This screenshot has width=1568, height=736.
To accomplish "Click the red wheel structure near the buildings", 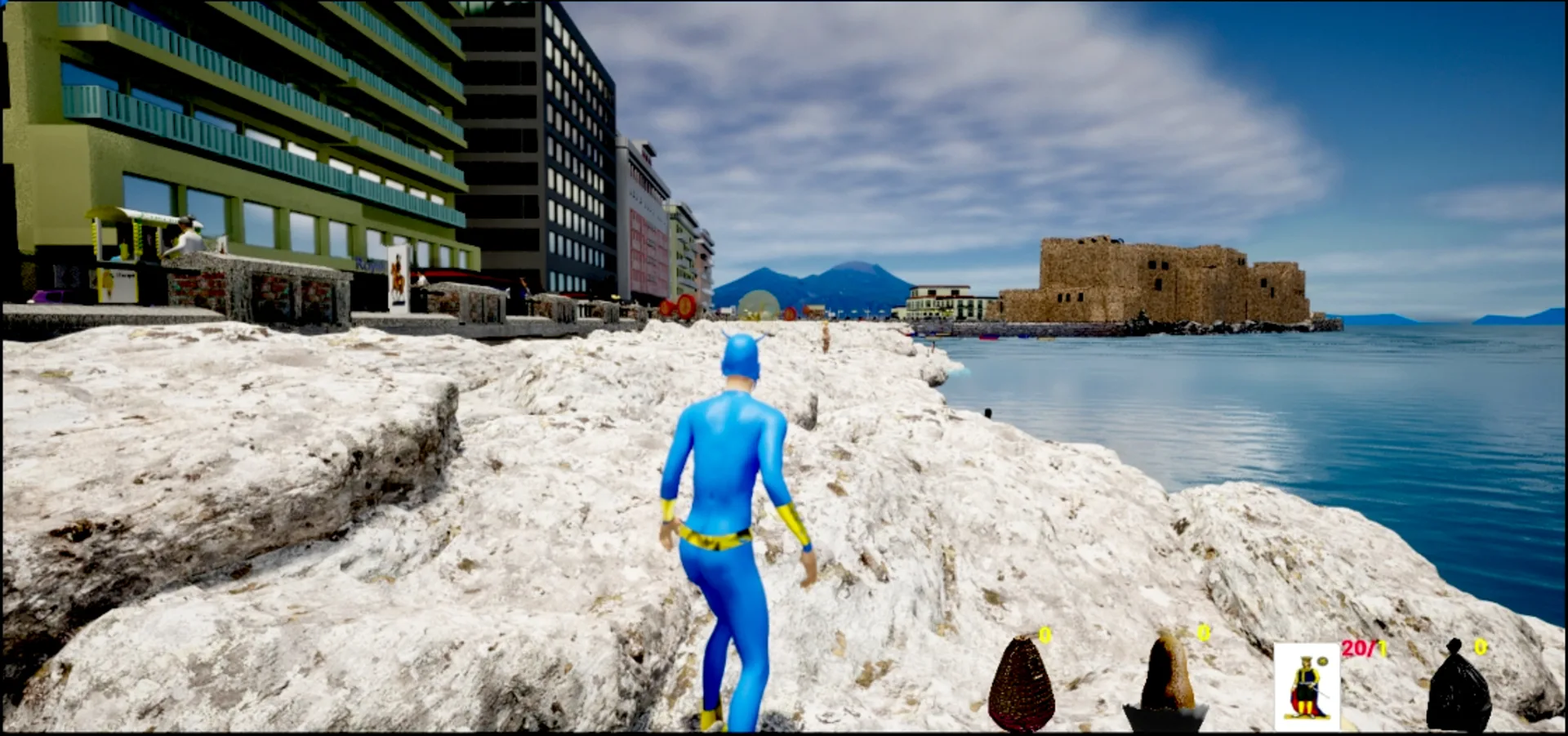I will point(790,312).
